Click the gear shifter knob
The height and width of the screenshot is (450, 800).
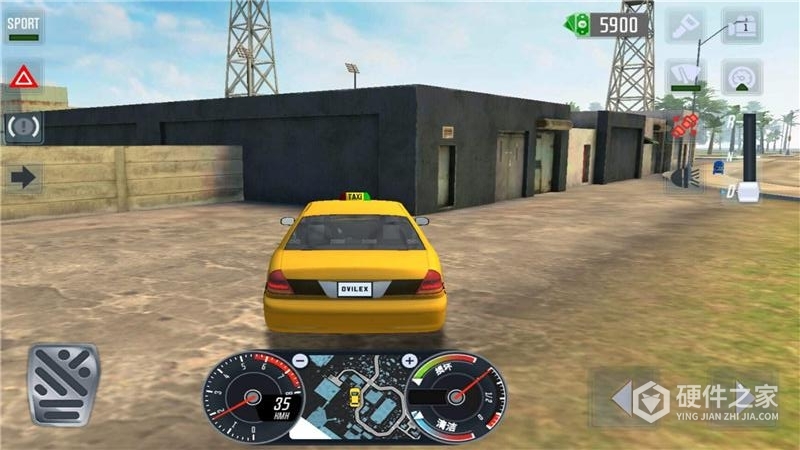[747, 189]
